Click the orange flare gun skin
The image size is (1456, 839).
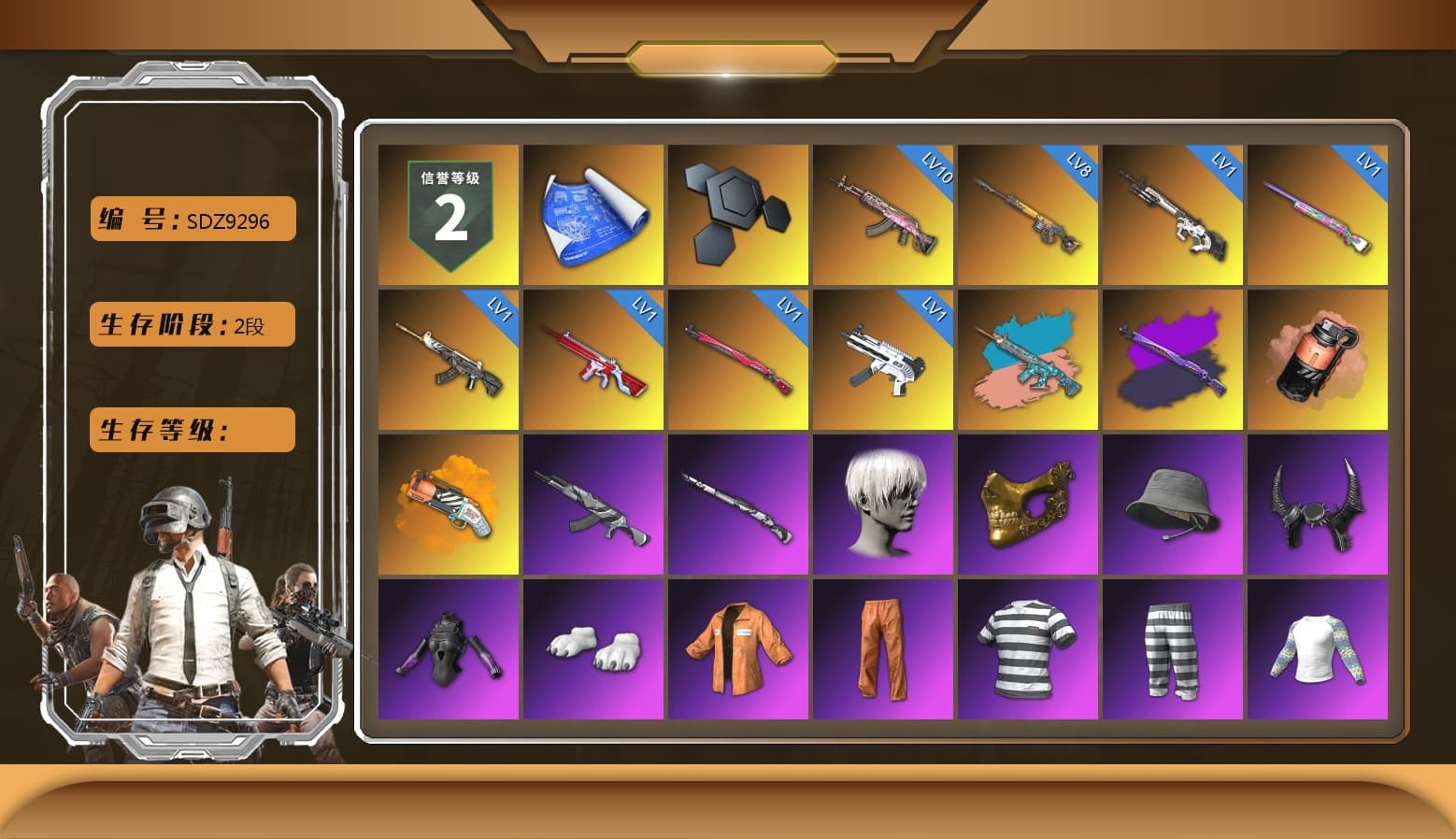448,505
